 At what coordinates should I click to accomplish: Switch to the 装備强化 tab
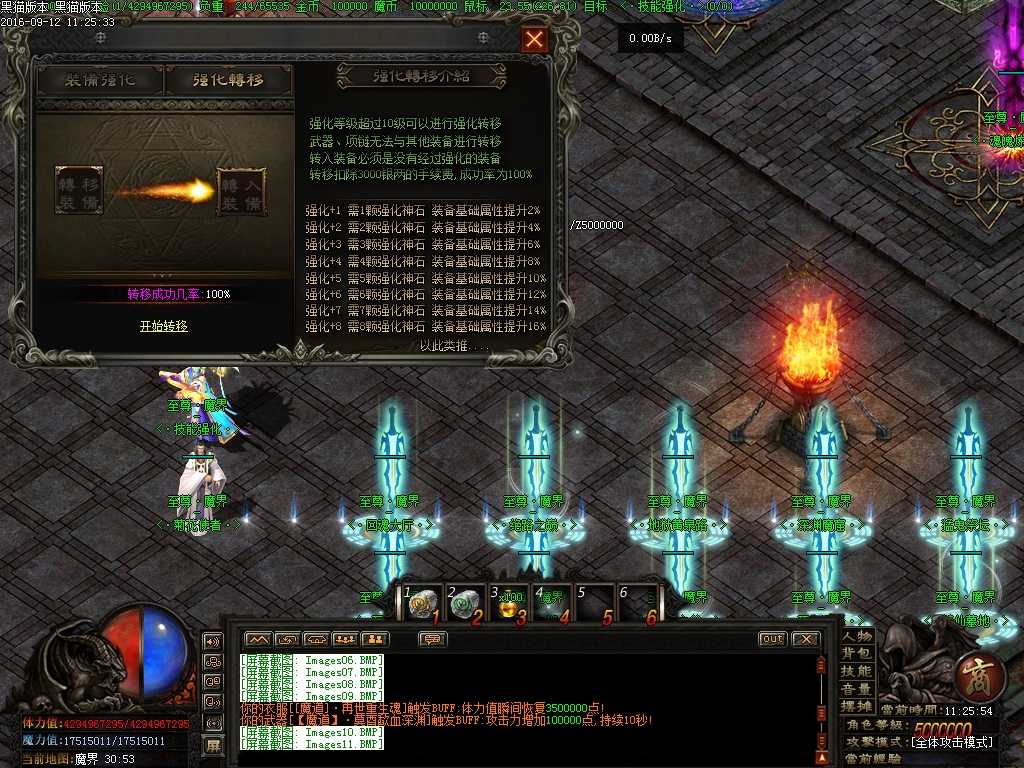(100, 81)
